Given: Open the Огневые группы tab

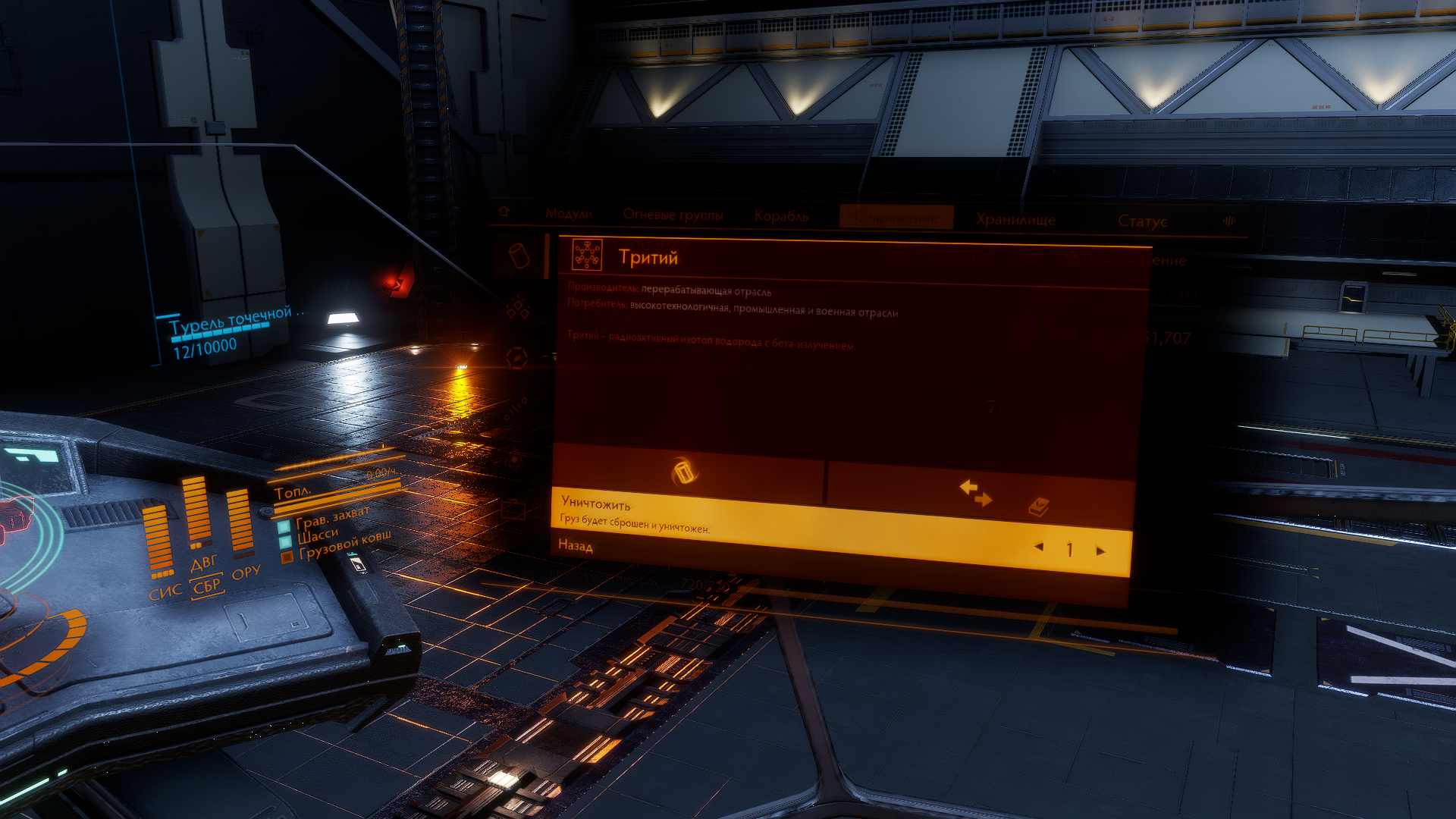Looking at the screenshot, I should click(673, 215).
